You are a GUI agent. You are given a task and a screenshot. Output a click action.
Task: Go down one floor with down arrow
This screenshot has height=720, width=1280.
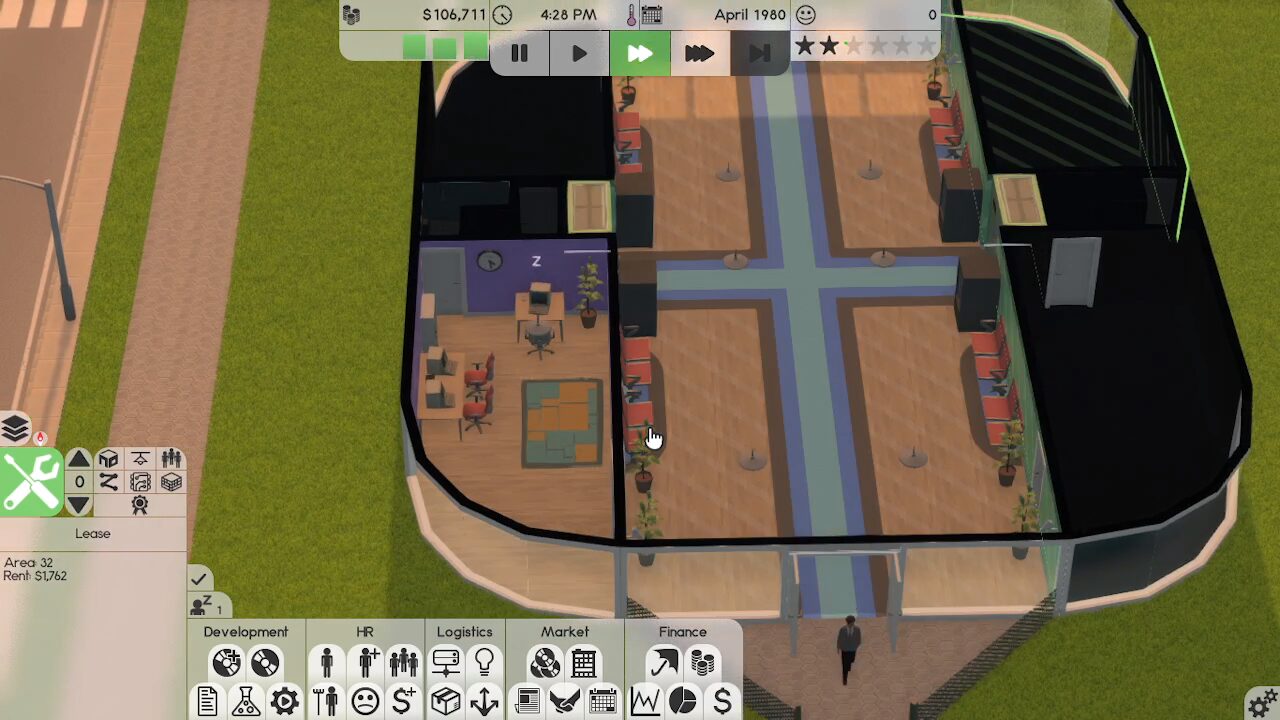(79, 505)
